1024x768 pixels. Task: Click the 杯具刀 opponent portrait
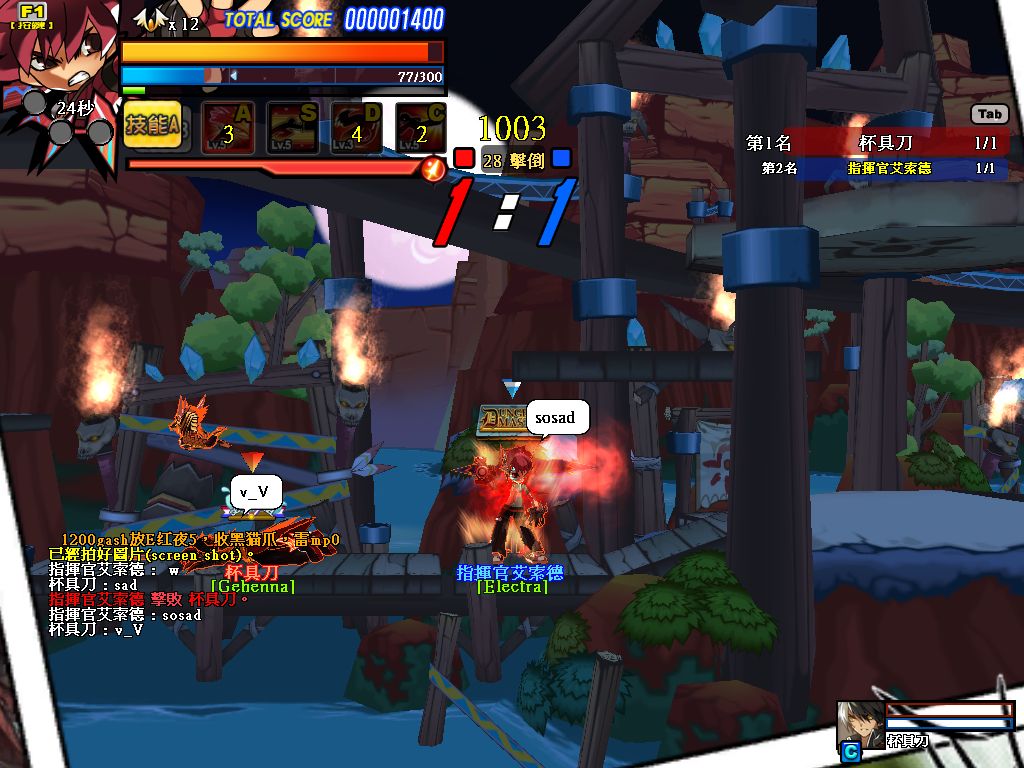pyautogui.click(x=861, y=724)
